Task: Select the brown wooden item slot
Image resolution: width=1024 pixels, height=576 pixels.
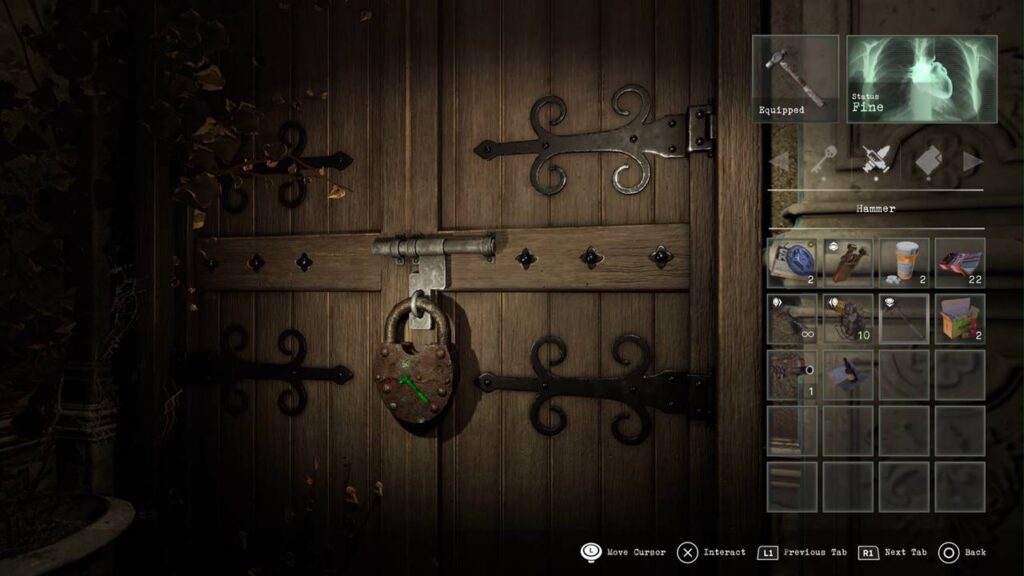Action: point(848,262)
